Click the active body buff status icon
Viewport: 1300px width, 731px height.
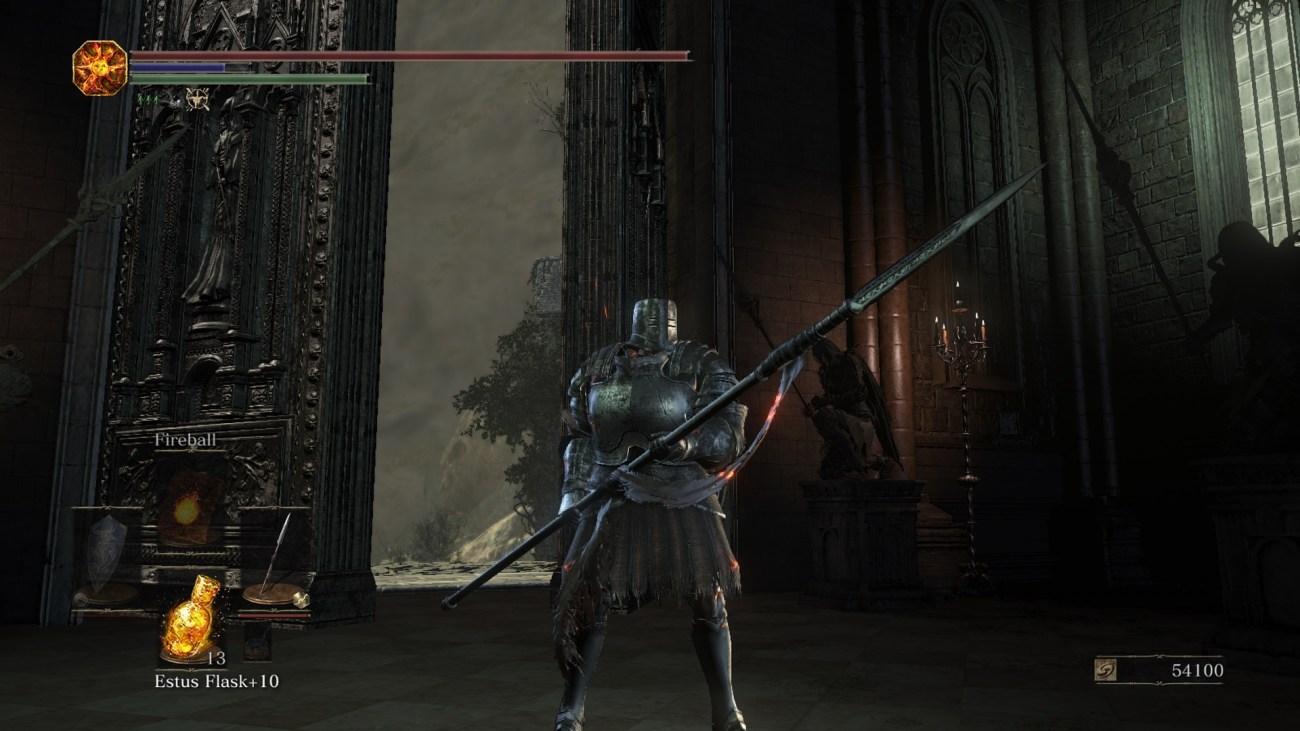(x=196, y=100)
